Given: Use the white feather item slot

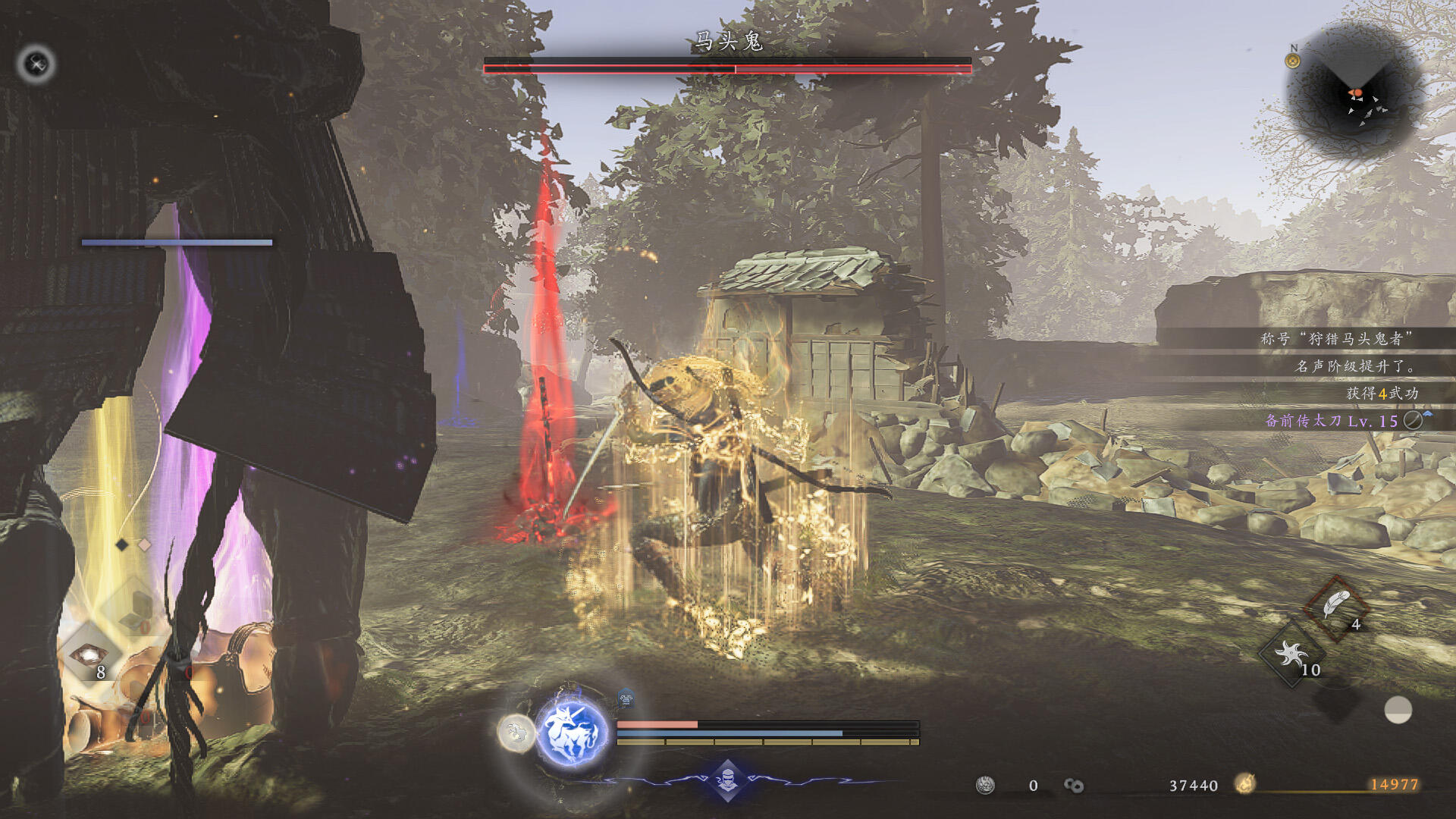Looking at the screenshot, I should (x=1336, y=607).
